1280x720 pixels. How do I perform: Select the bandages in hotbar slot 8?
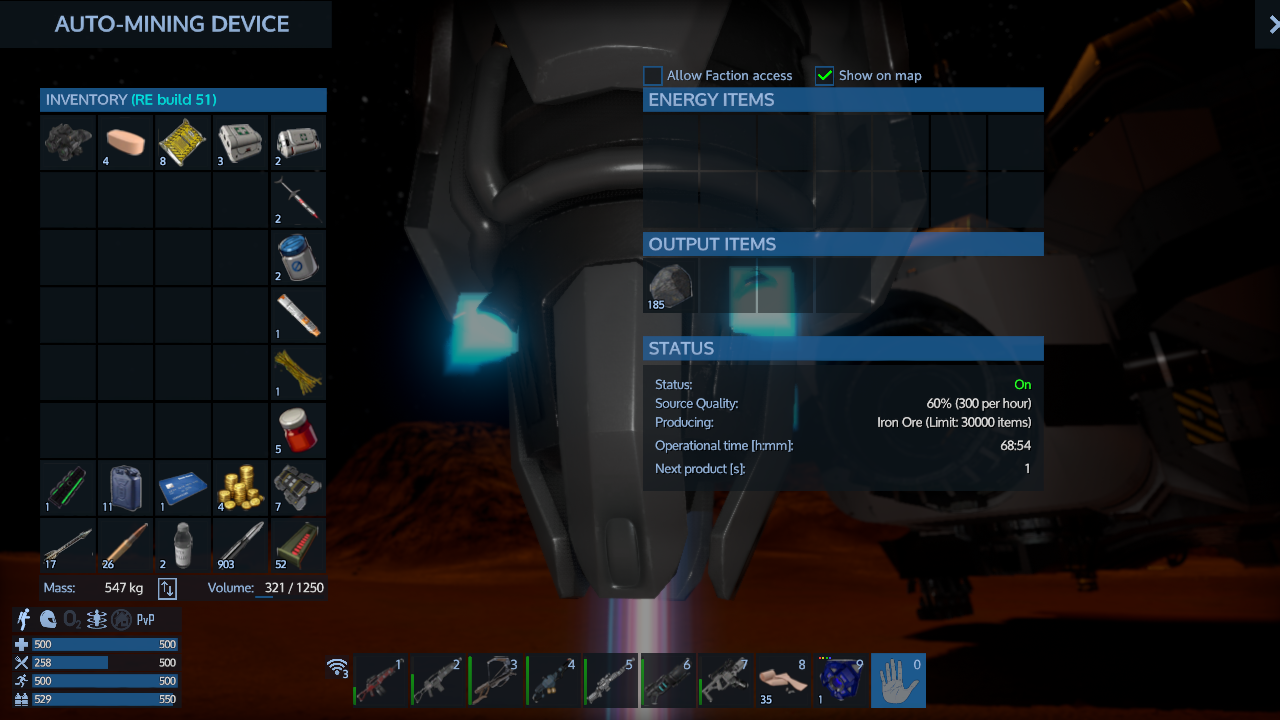[x=783, y=680]
